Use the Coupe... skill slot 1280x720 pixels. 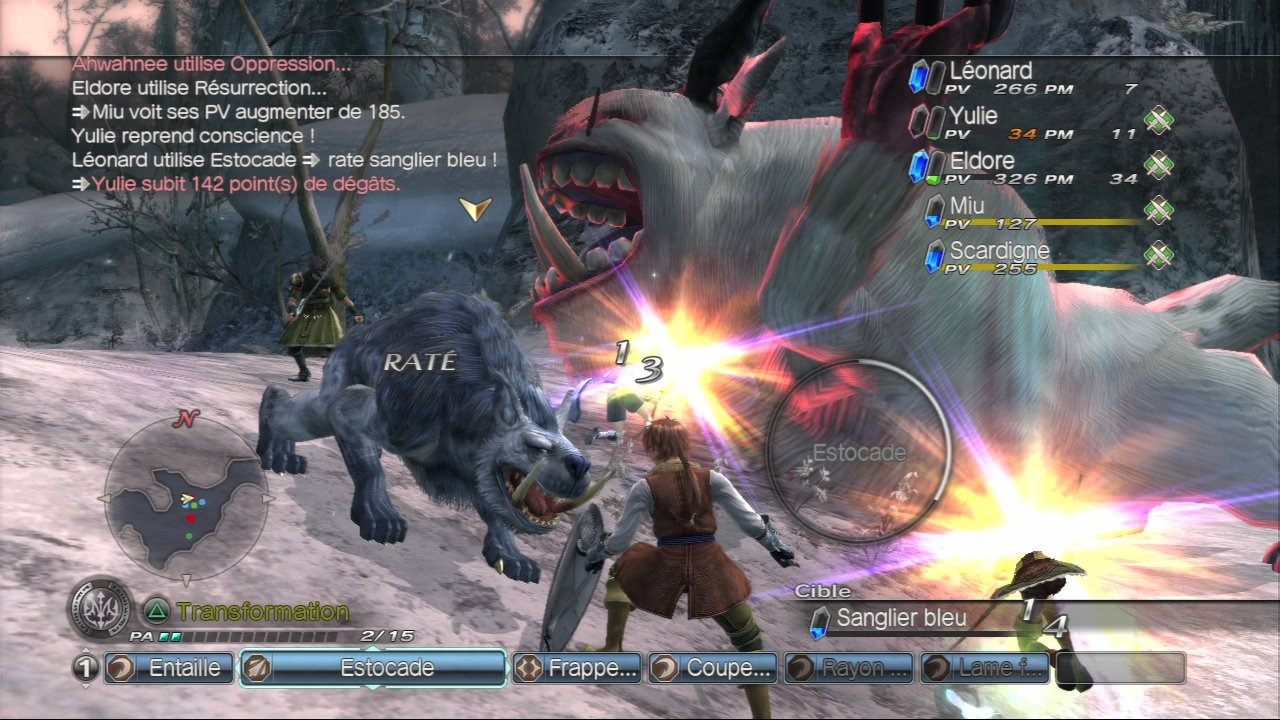(x=714, y=668)
